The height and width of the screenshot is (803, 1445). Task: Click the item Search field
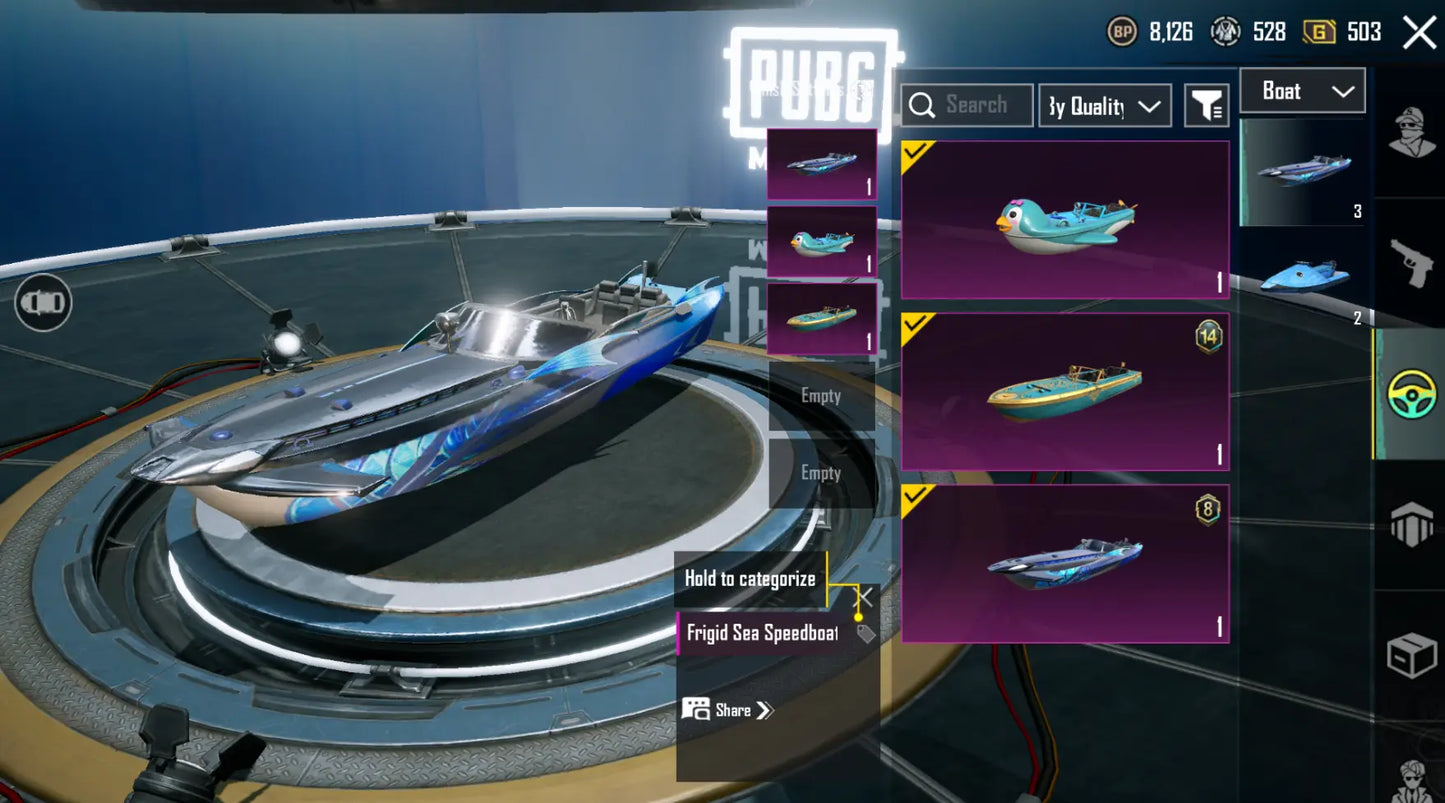(966, 105)
